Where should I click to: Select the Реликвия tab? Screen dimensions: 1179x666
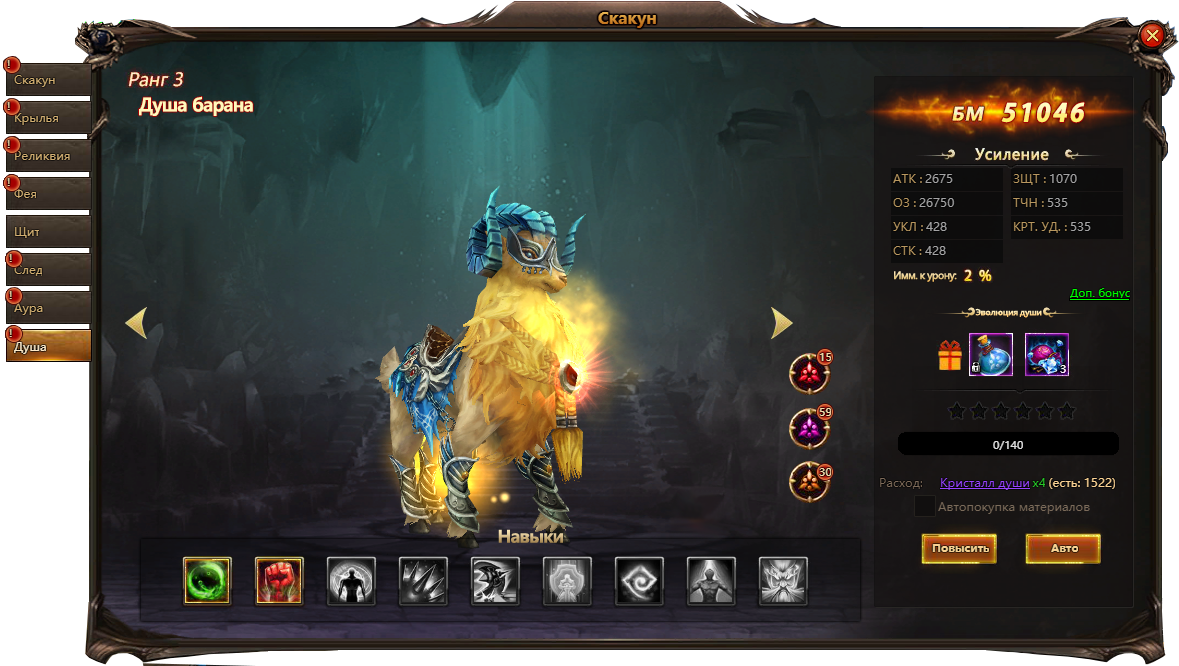(x=48, y=156)
